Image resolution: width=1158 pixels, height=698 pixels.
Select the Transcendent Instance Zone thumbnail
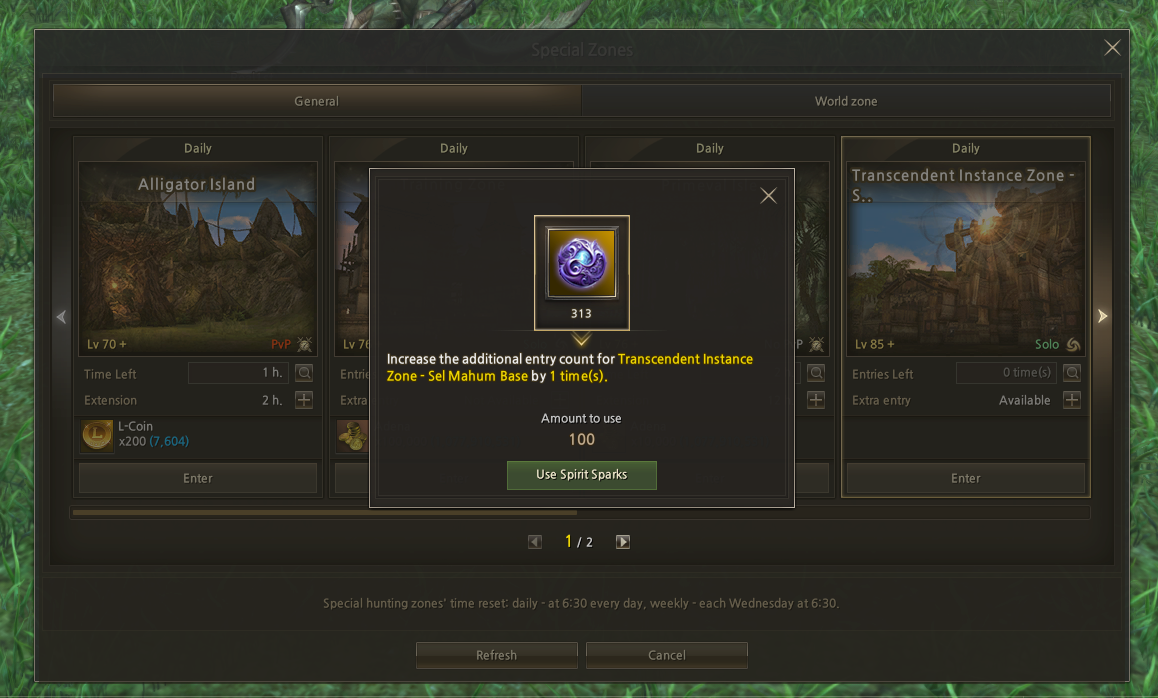point(965,258)
